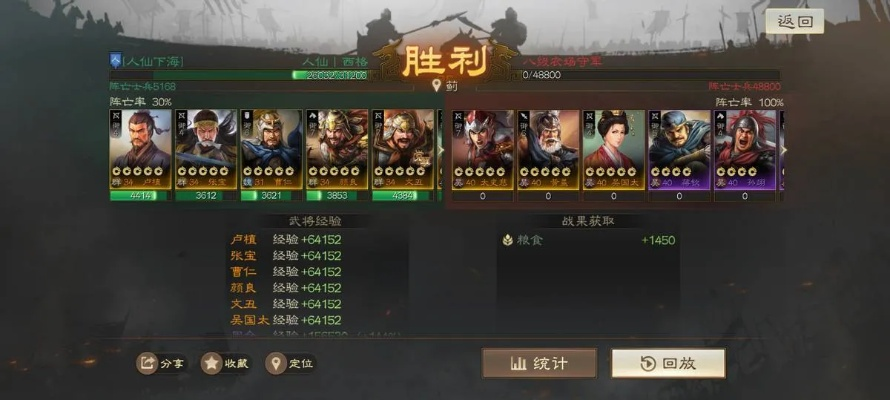
Task: Select the 文丑 hero card
Action: (403, 148)
